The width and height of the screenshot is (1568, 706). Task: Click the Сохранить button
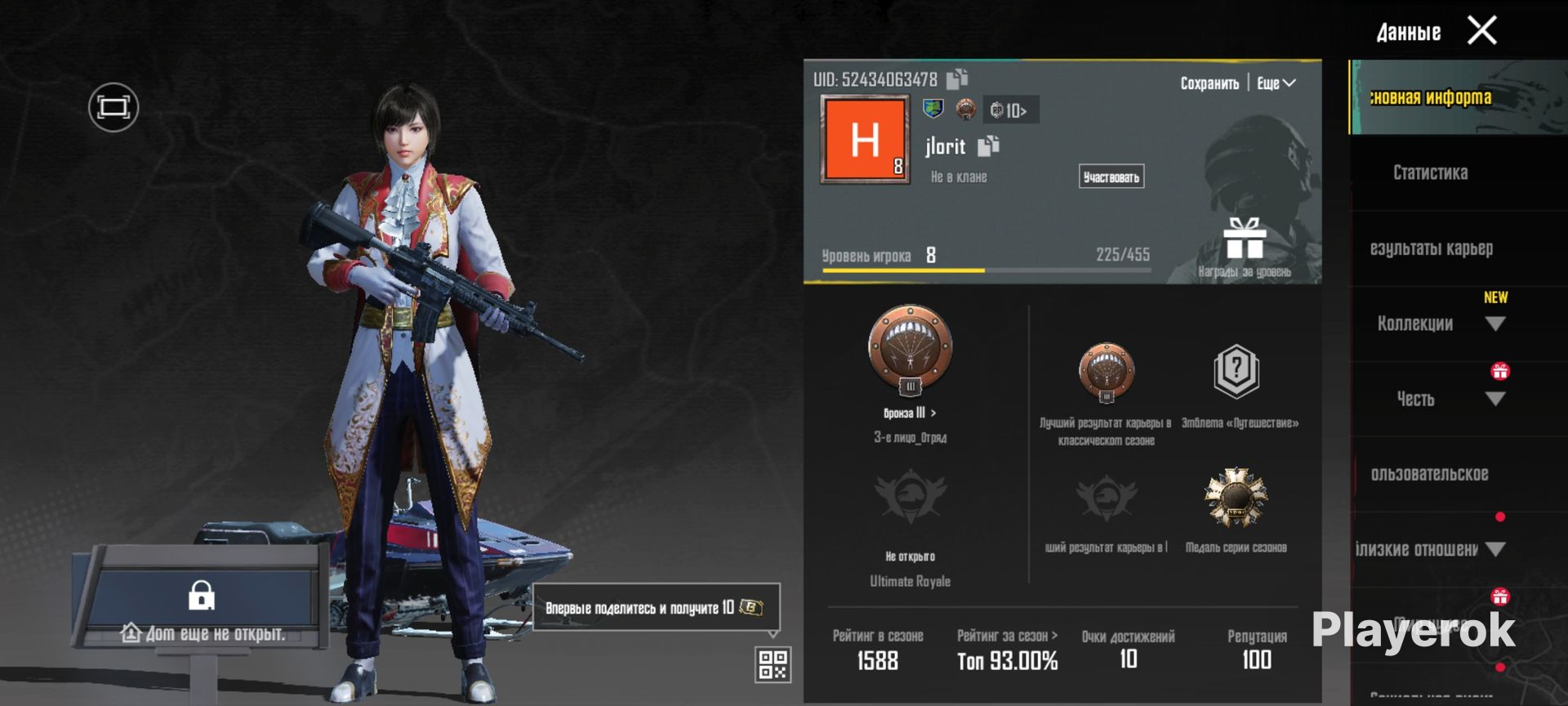(1209, 83)
